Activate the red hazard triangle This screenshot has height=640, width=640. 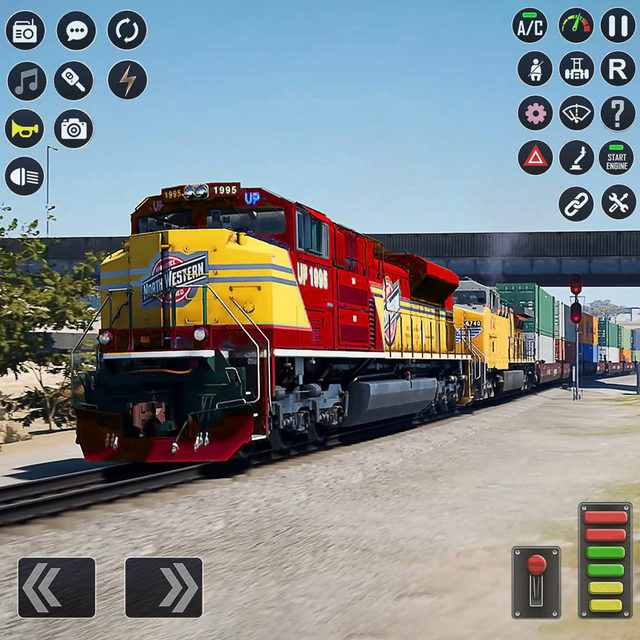click(535, 156)
